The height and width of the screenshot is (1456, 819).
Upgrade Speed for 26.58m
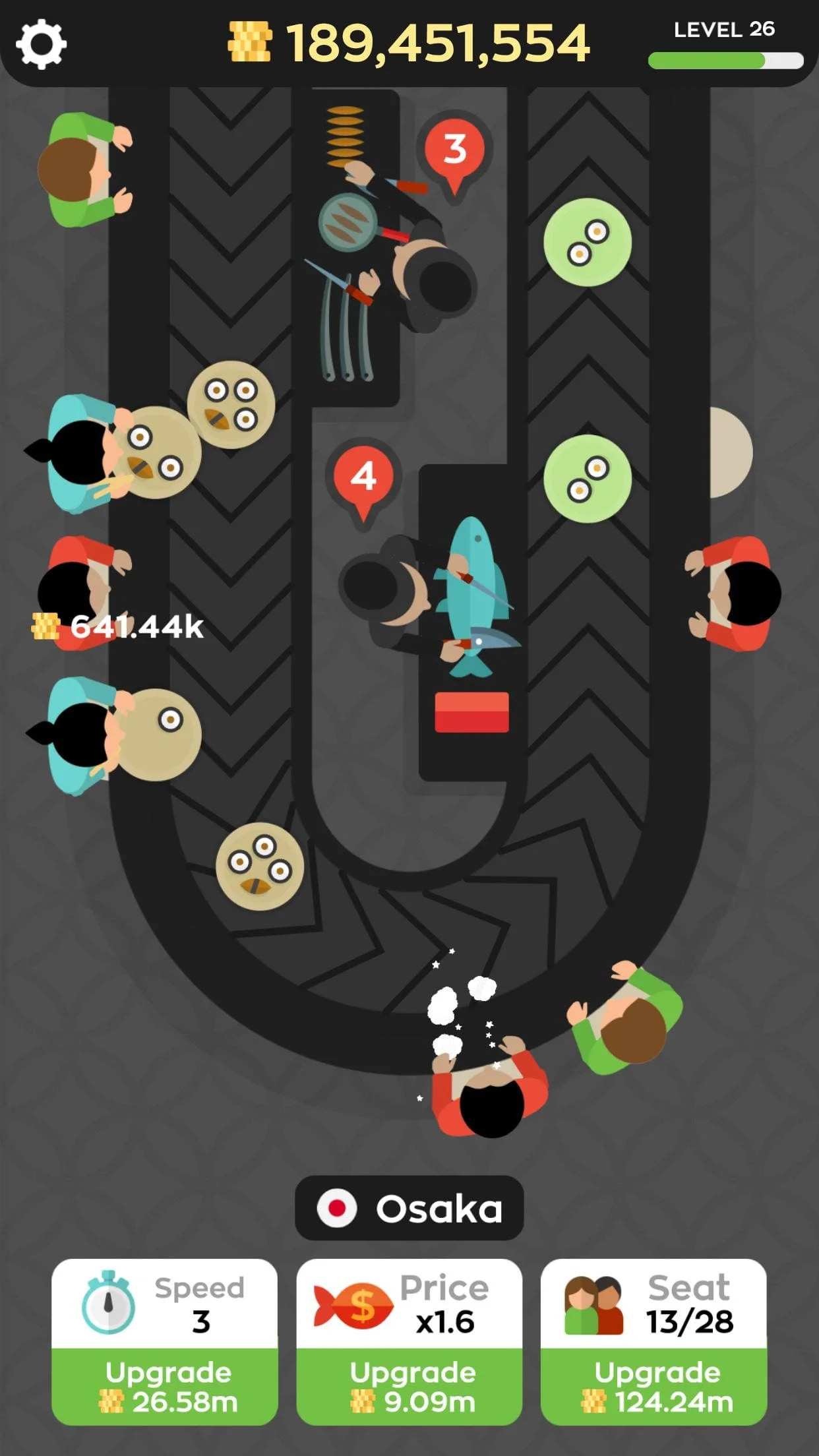click(165, 1386)
